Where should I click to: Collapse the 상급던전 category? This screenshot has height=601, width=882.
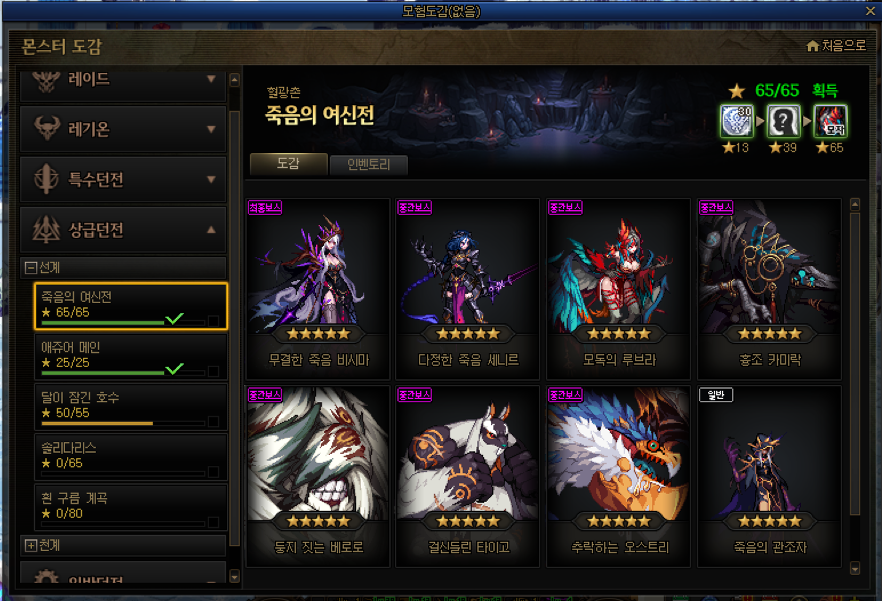point(122,230)
